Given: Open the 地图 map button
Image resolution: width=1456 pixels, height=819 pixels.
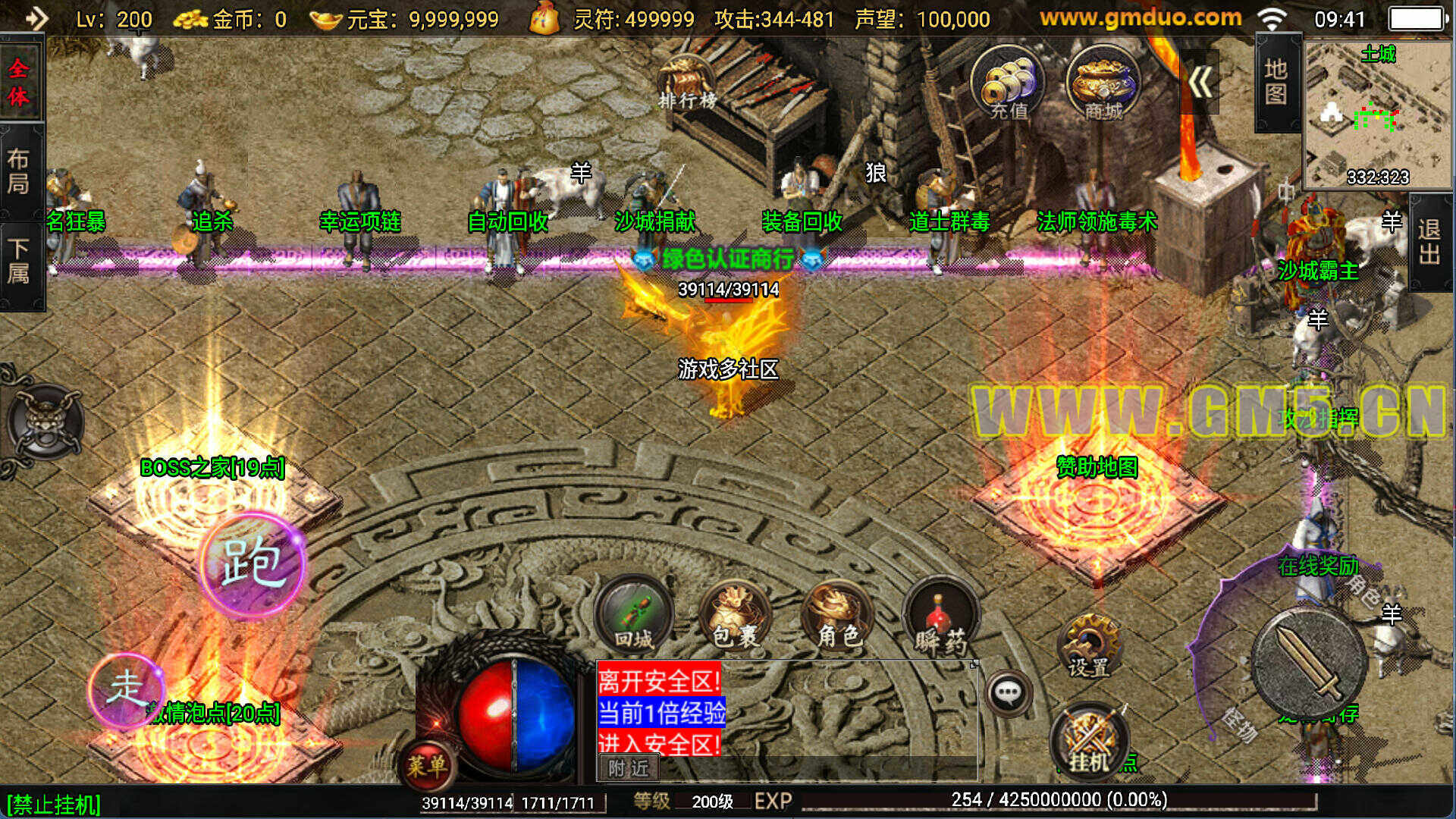Looking at the screenshot, I should tap(1276, 82).
